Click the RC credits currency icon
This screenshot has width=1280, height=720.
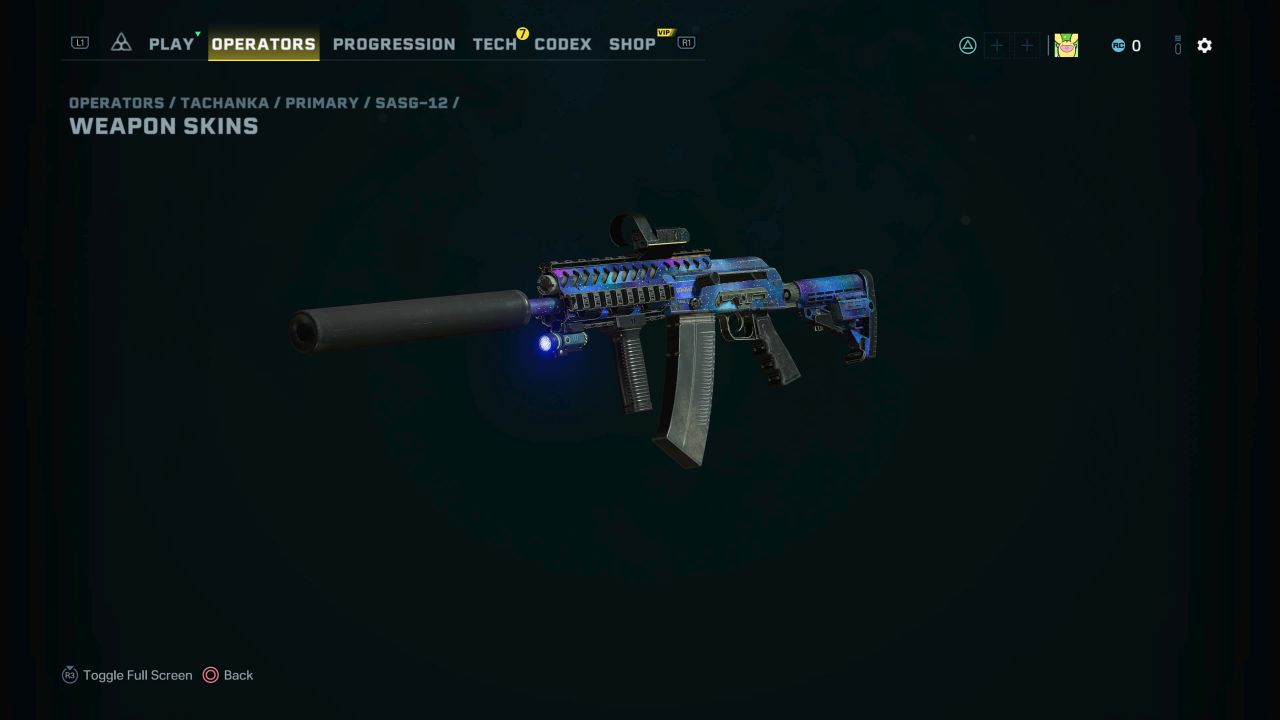pos(1118,45)
